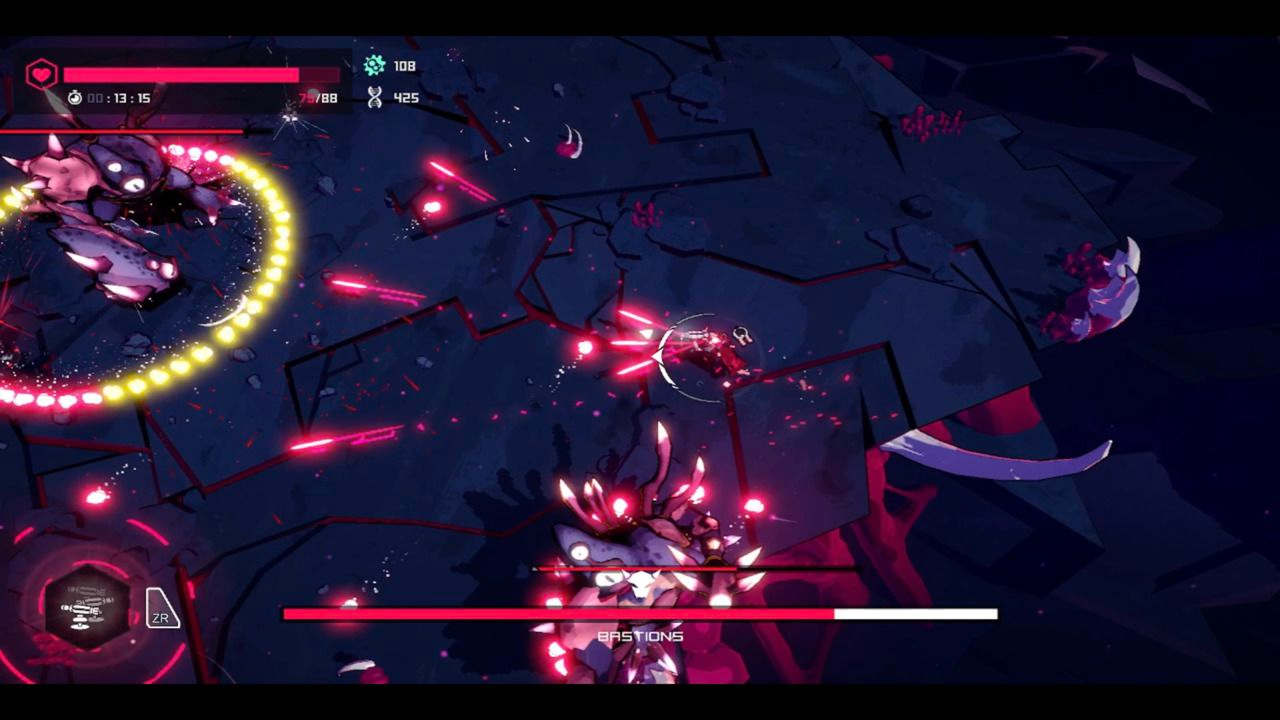Click the DNA helix icon next to 425
Screen dimensions: 1280x720
click(x=372, y=97)
